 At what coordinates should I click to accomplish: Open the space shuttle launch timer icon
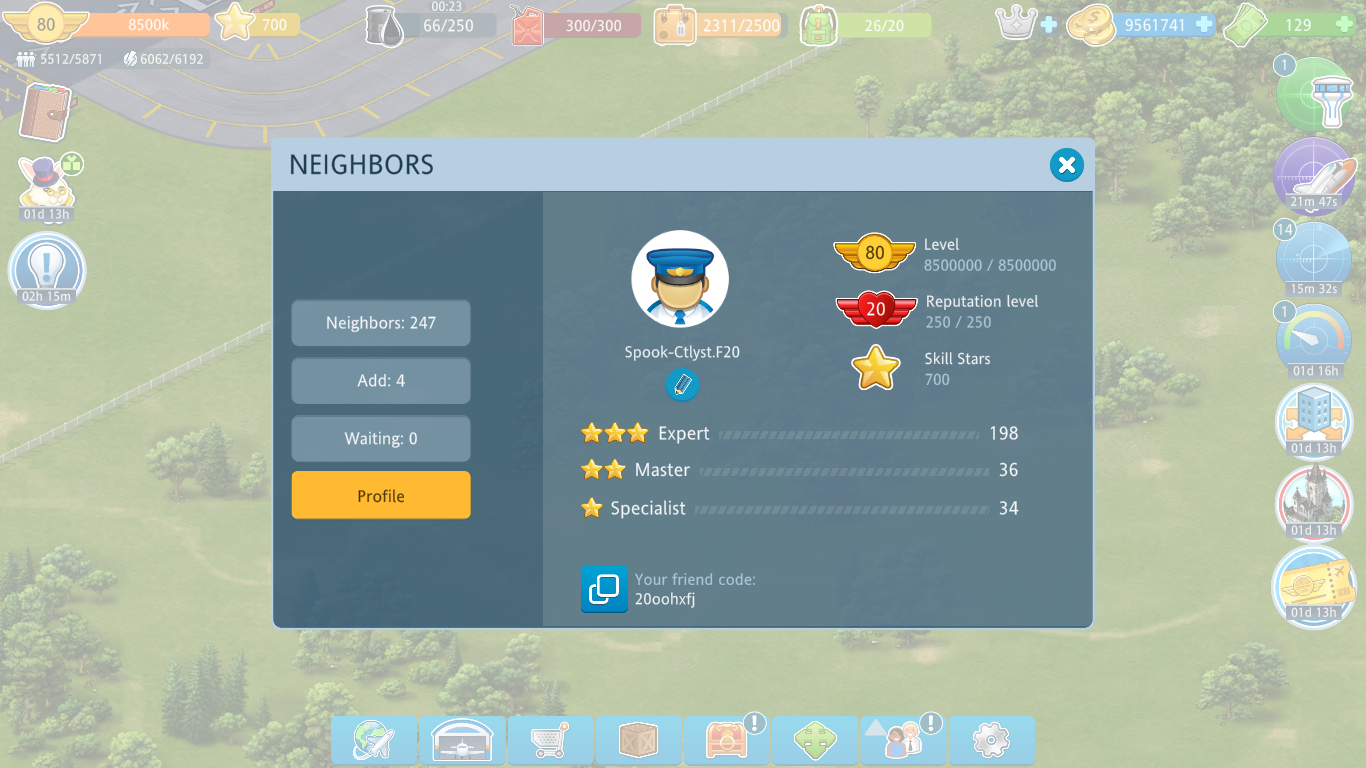(x=1315, y=176)
